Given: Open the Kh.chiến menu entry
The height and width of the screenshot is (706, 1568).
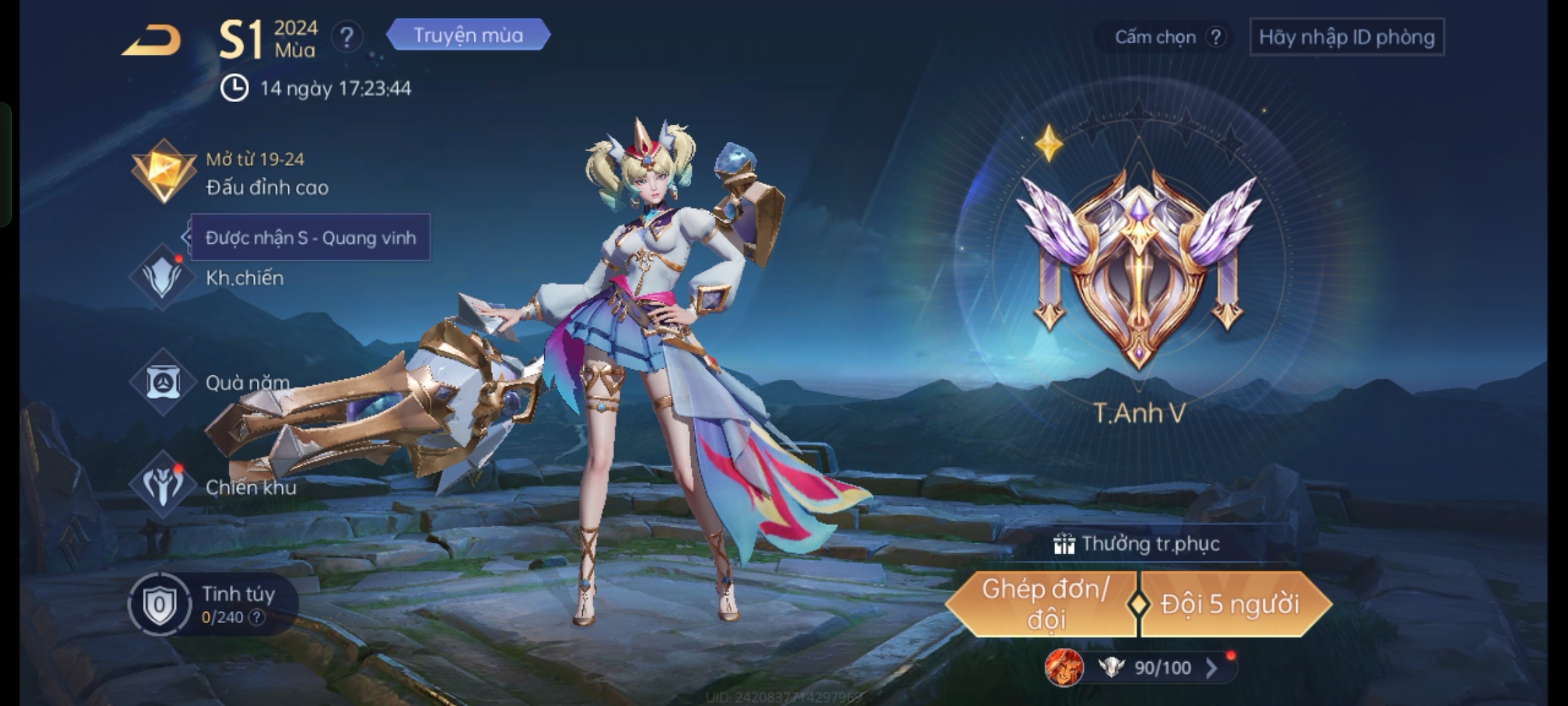Looking at the screenshot, I should 244,278.
